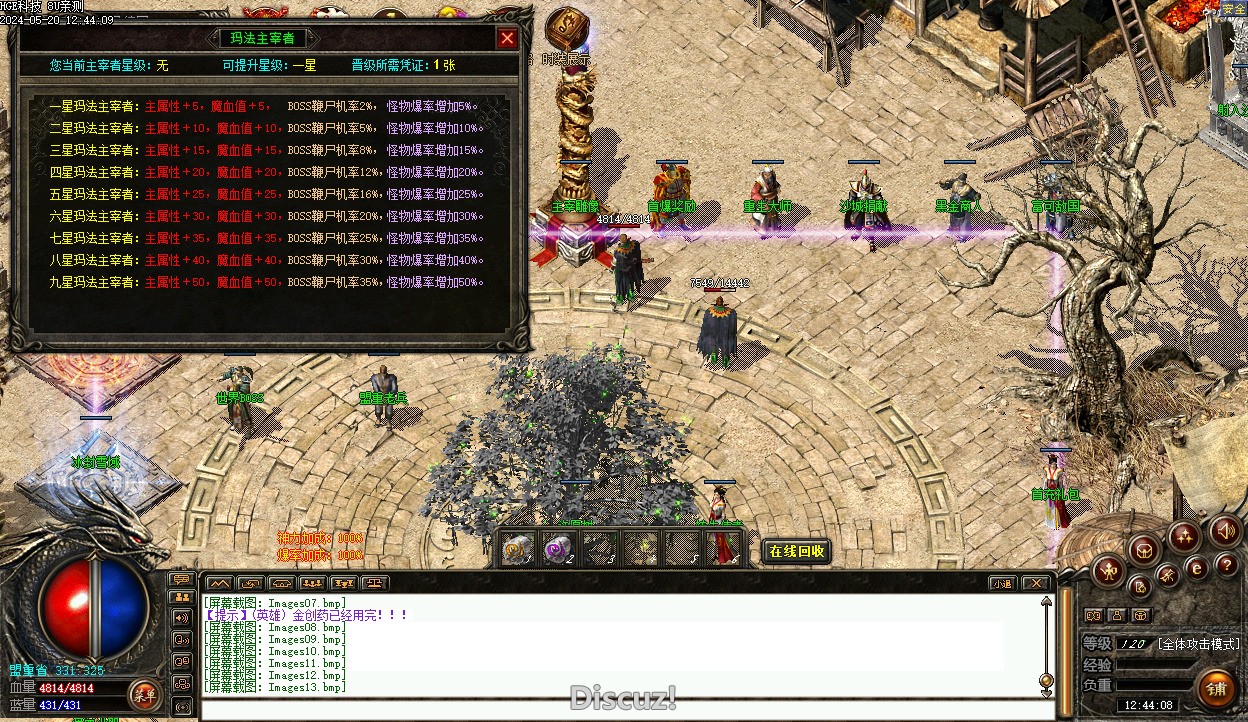Click the crossed swords round button

coord(1167,574)
